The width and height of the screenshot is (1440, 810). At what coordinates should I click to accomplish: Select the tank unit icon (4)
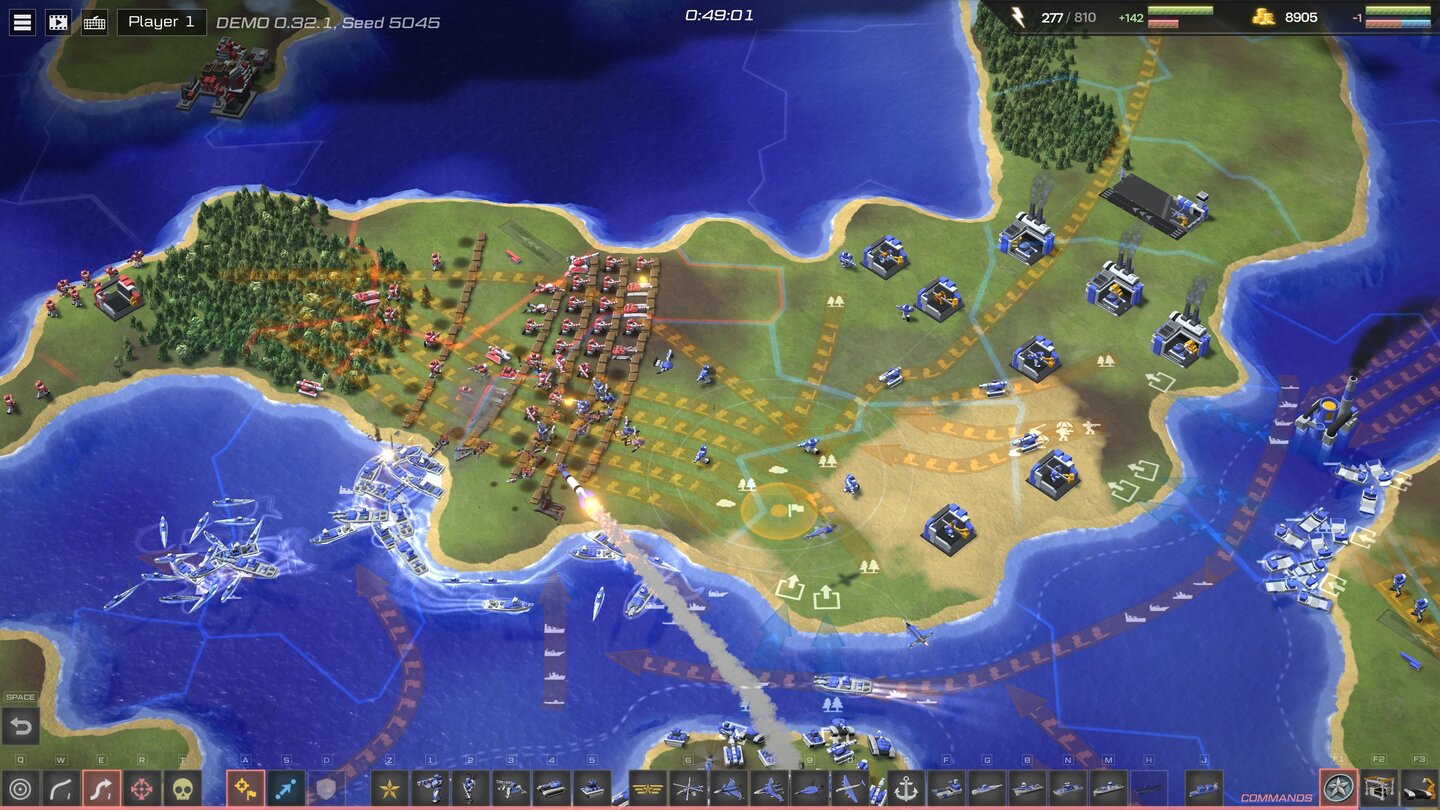coord(553,787)
